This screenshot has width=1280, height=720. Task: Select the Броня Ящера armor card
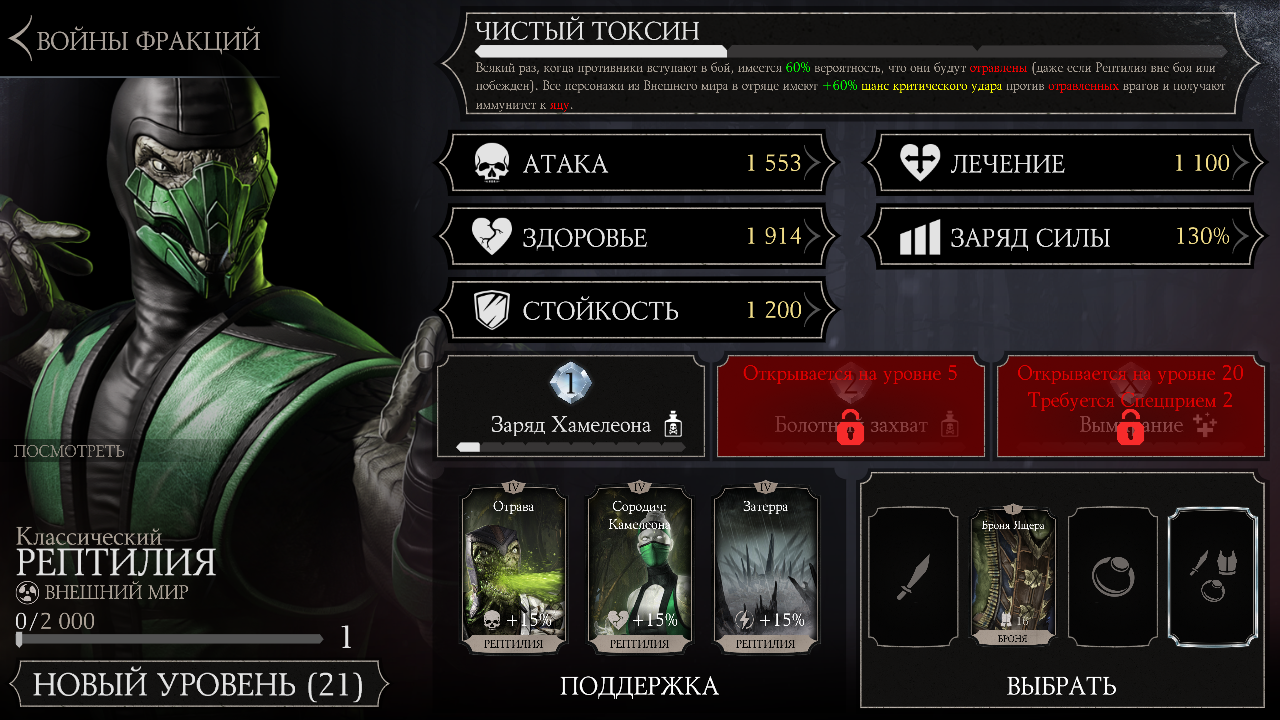(x=1013, y=577)
